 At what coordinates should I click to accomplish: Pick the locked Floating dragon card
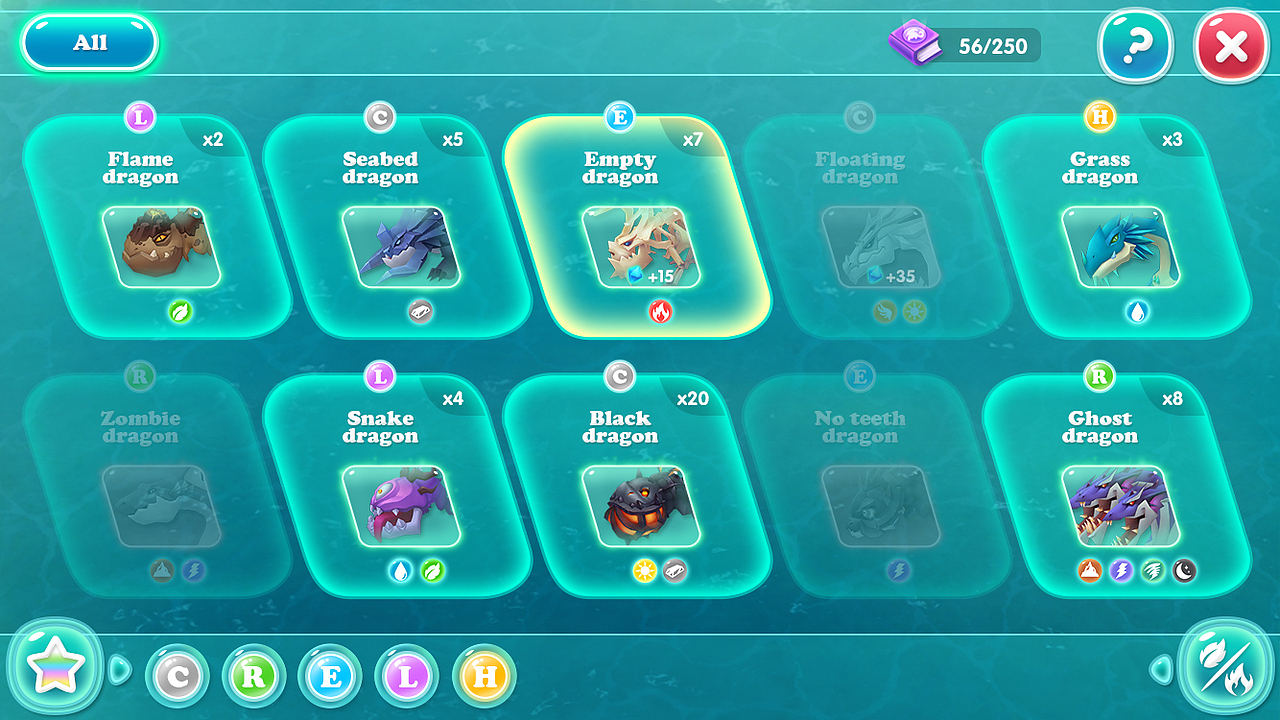point(878,228)
